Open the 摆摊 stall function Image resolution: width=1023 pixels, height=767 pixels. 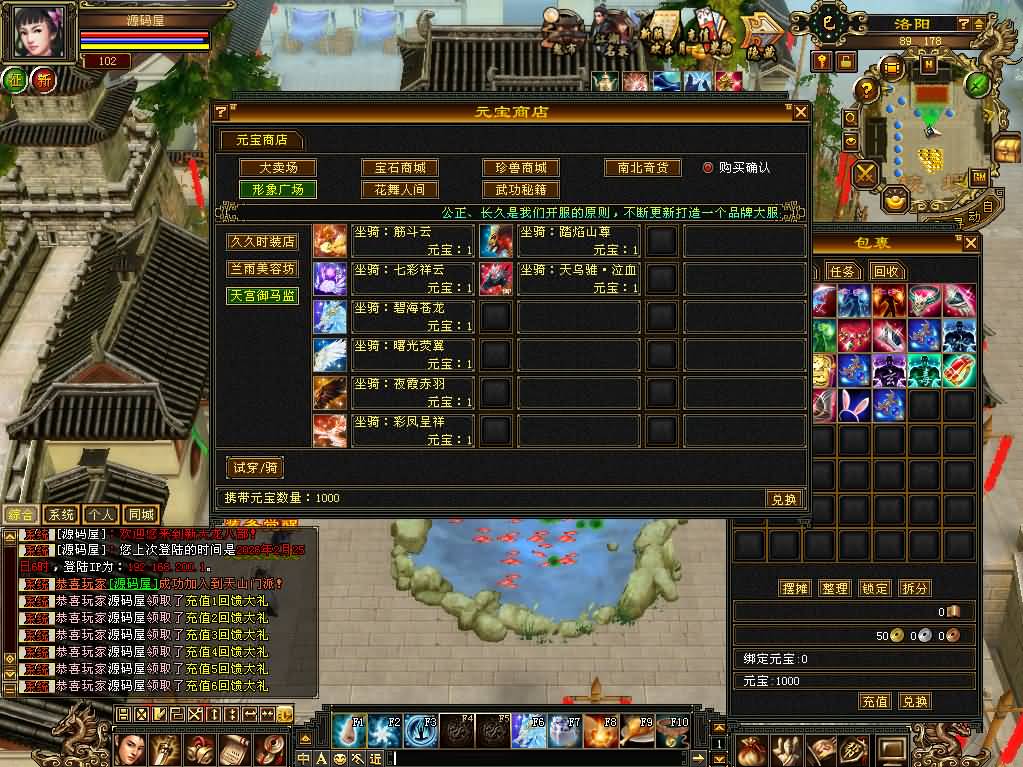pyautogui.click(x=794, y=588)
